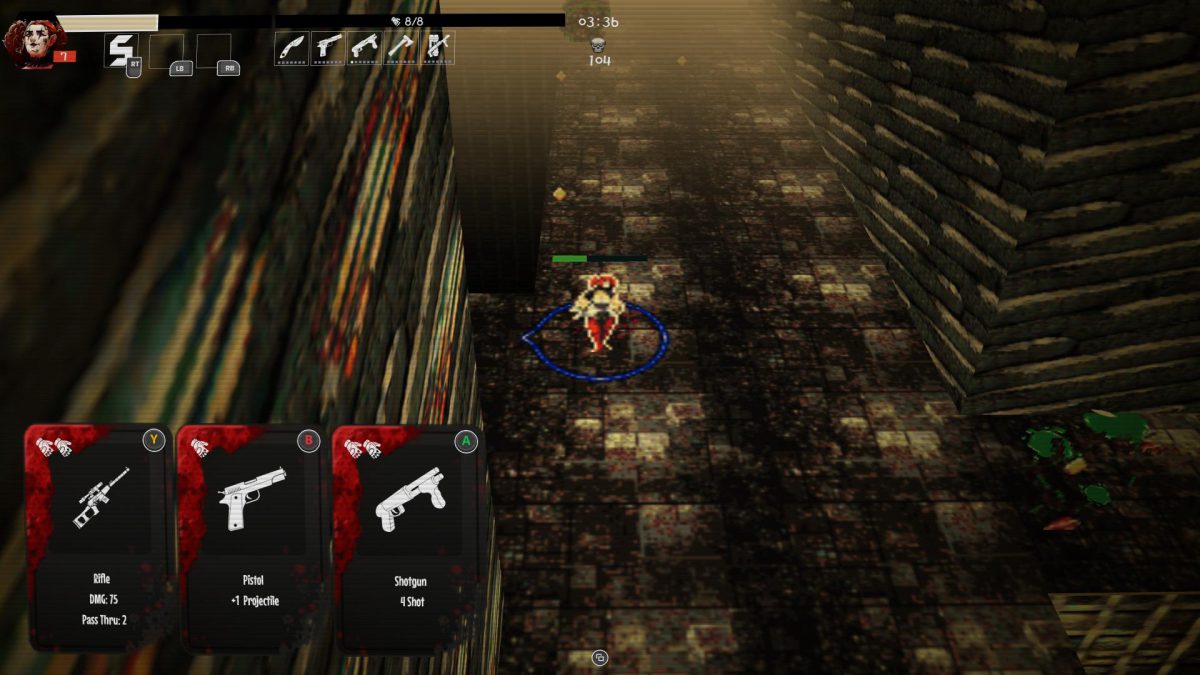Select the Shotgun 4 Shot card
This screenshot has width=1200, height=675.
pyautogui.click(x=408, y=537)
